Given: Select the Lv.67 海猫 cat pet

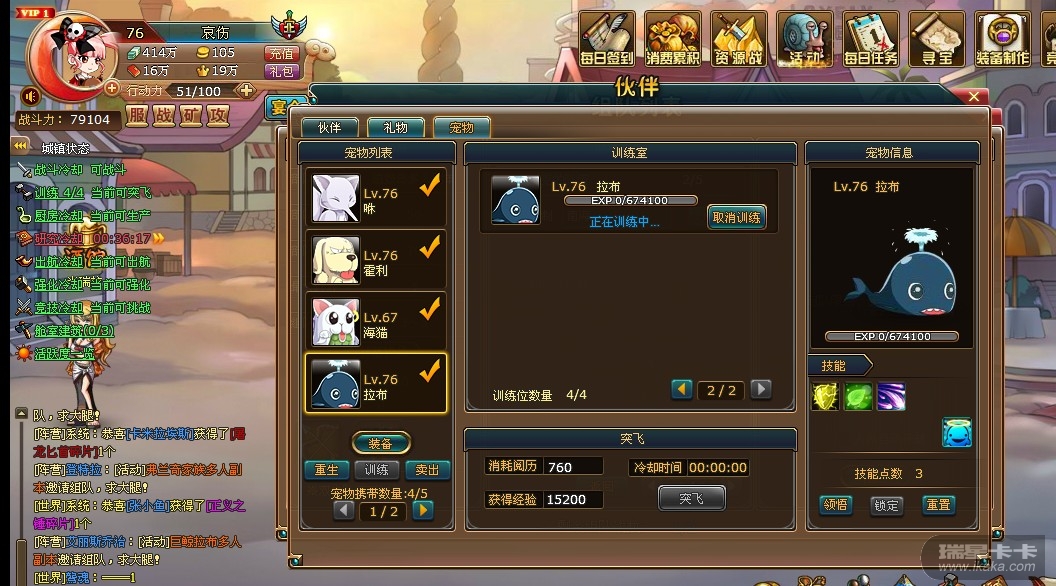Looking at the screenshot, I should point(376,321).
